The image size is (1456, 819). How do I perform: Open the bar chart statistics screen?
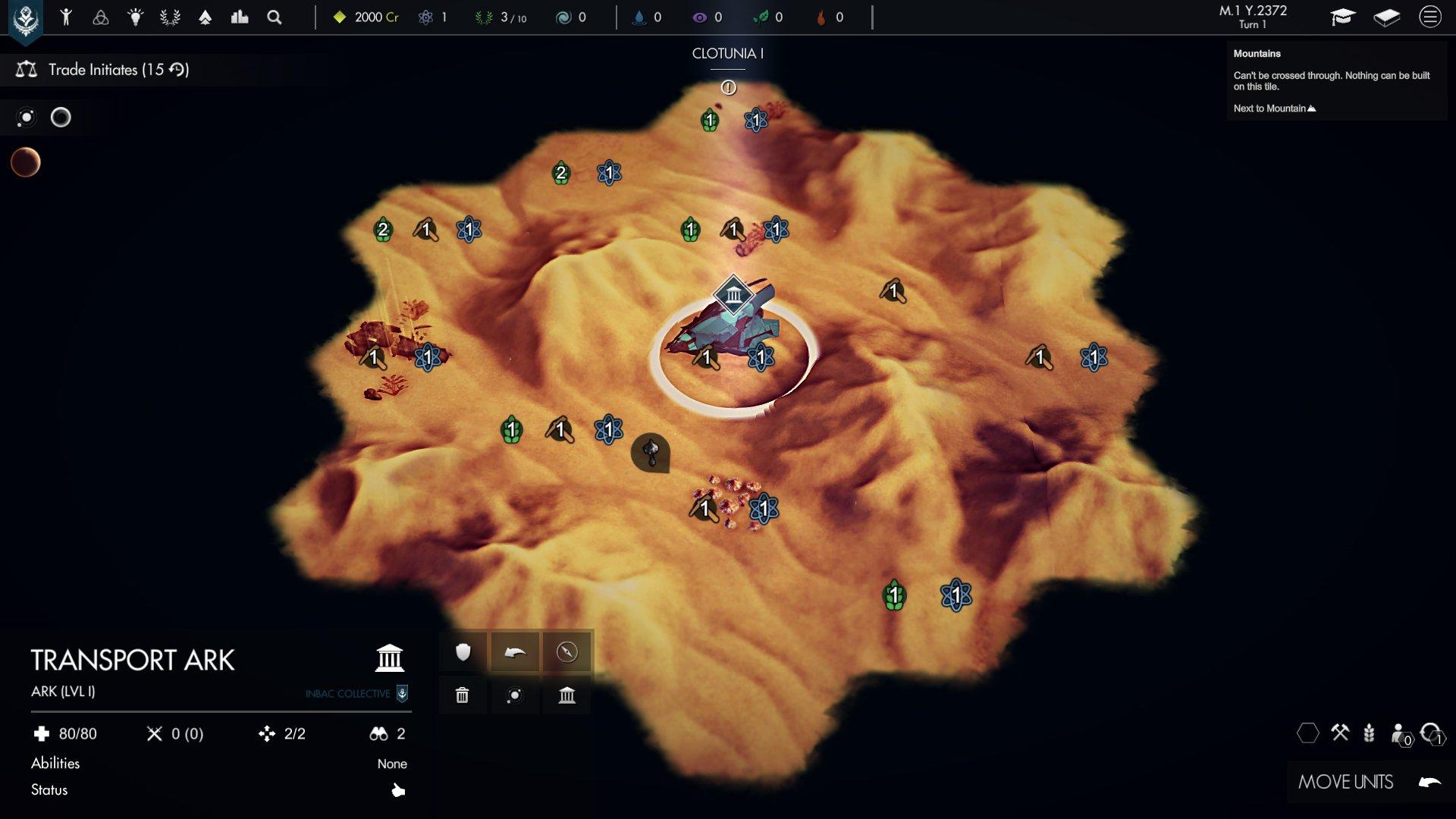[x=240, y=17]
